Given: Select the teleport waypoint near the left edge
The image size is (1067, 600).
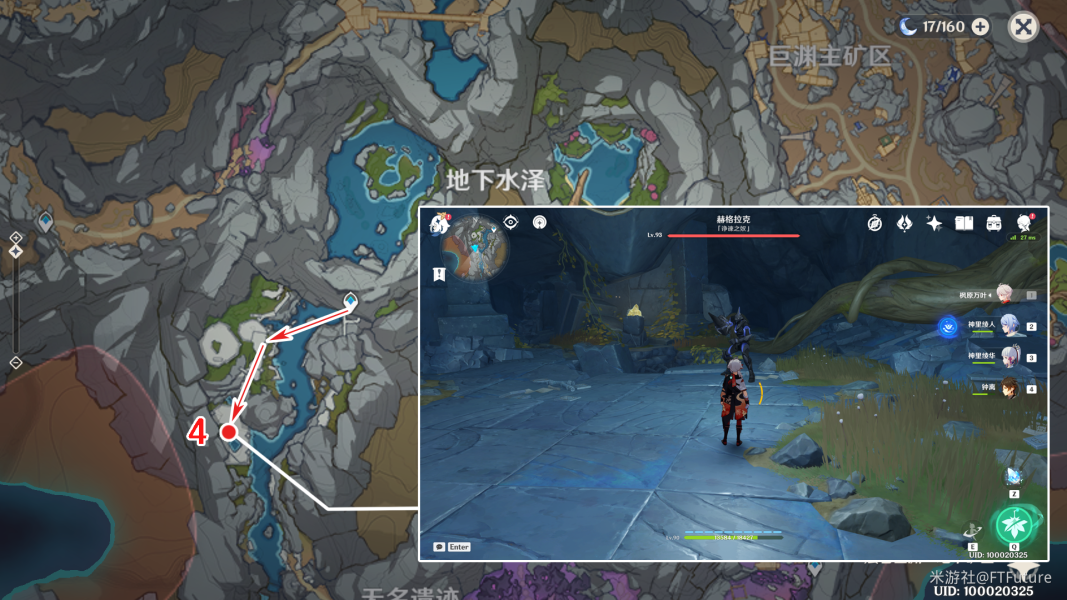Looking at the screenshot, I should [x=45, y=219].
